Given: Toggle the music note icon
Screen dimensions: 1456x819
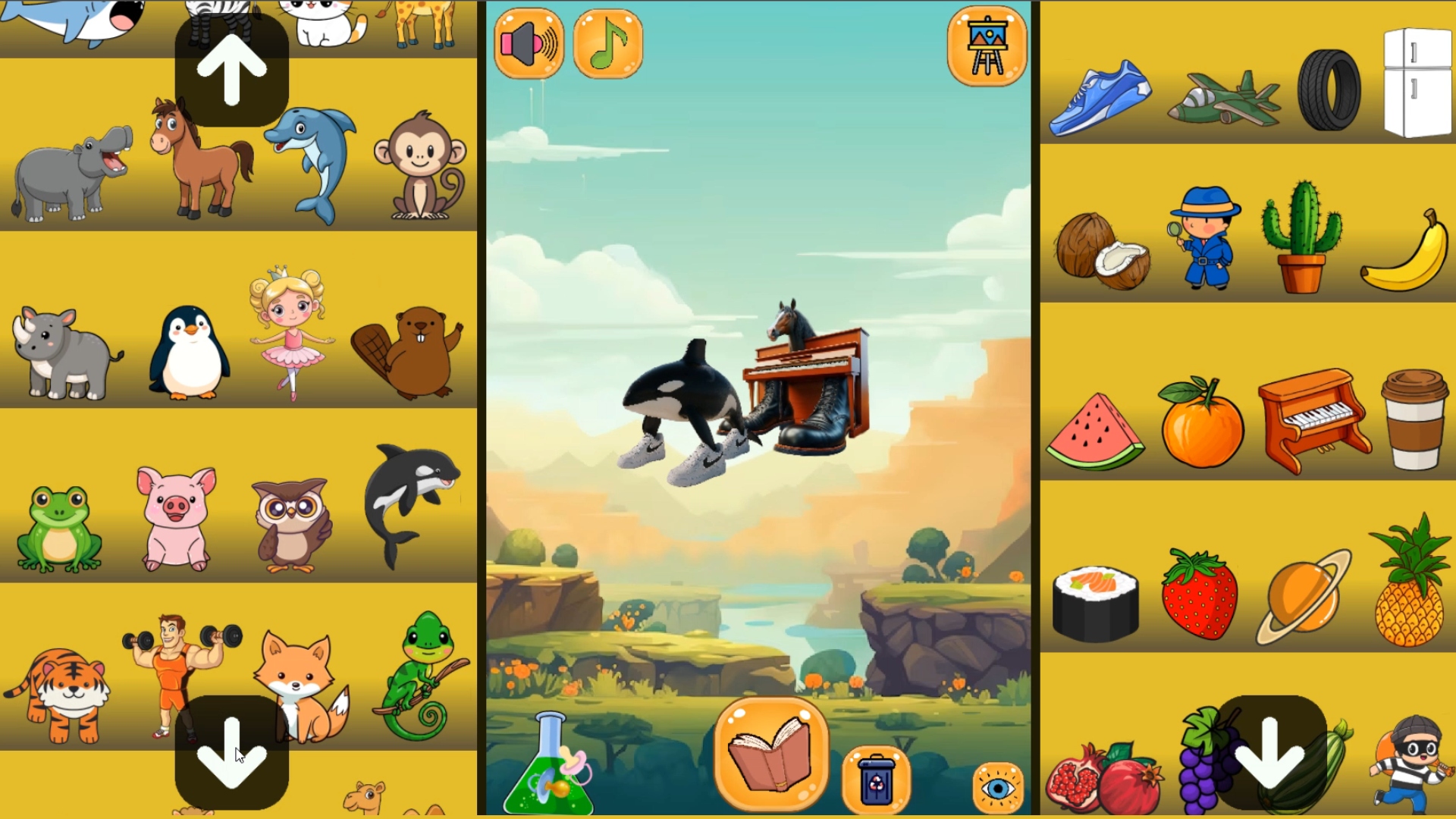Looking at the screenshot, I should [x=608, y=43].
